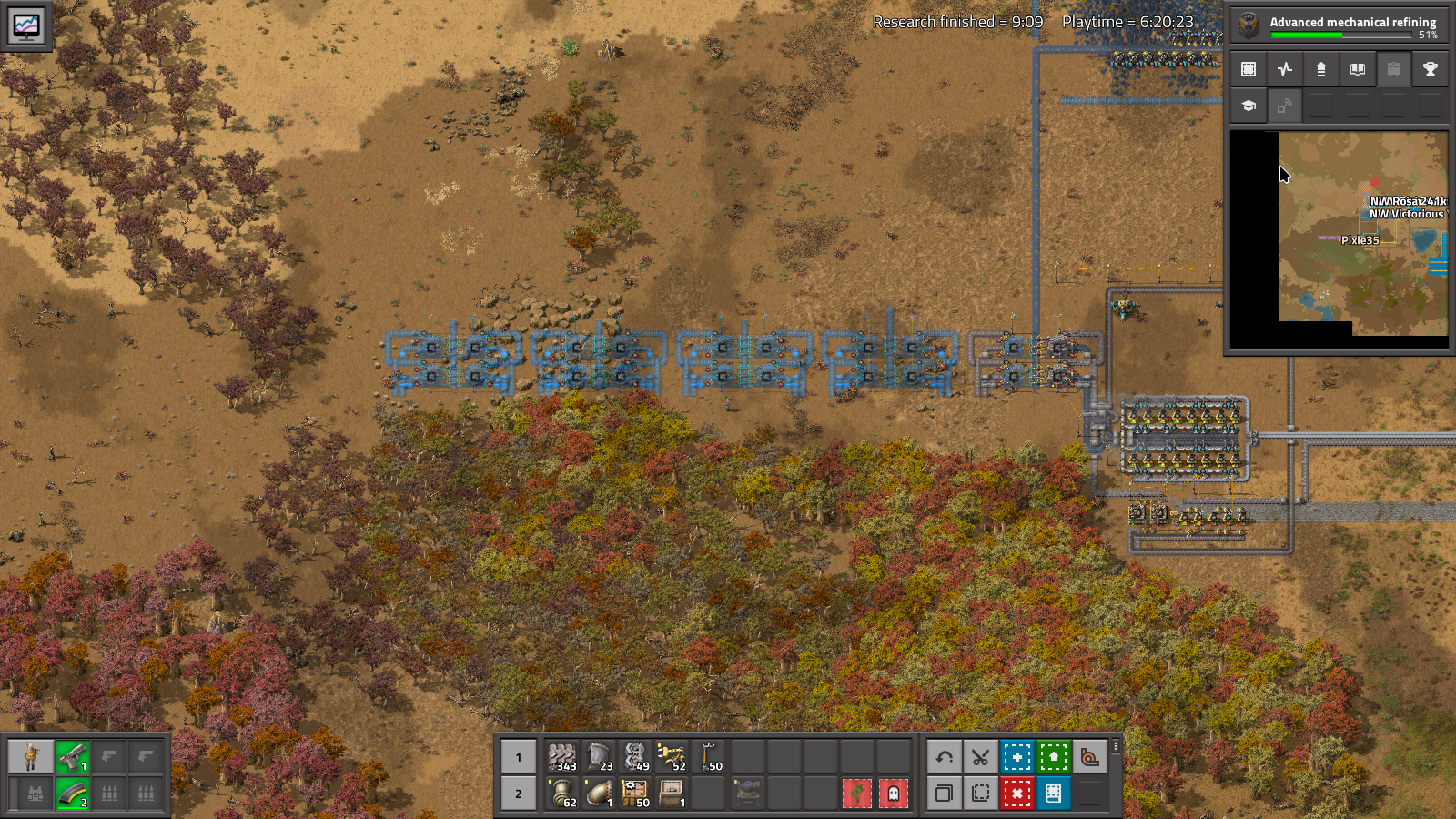This screenshot has width=1456, height=819.
Task: Click the undo arrow button
Action: [x=944, y=756]
